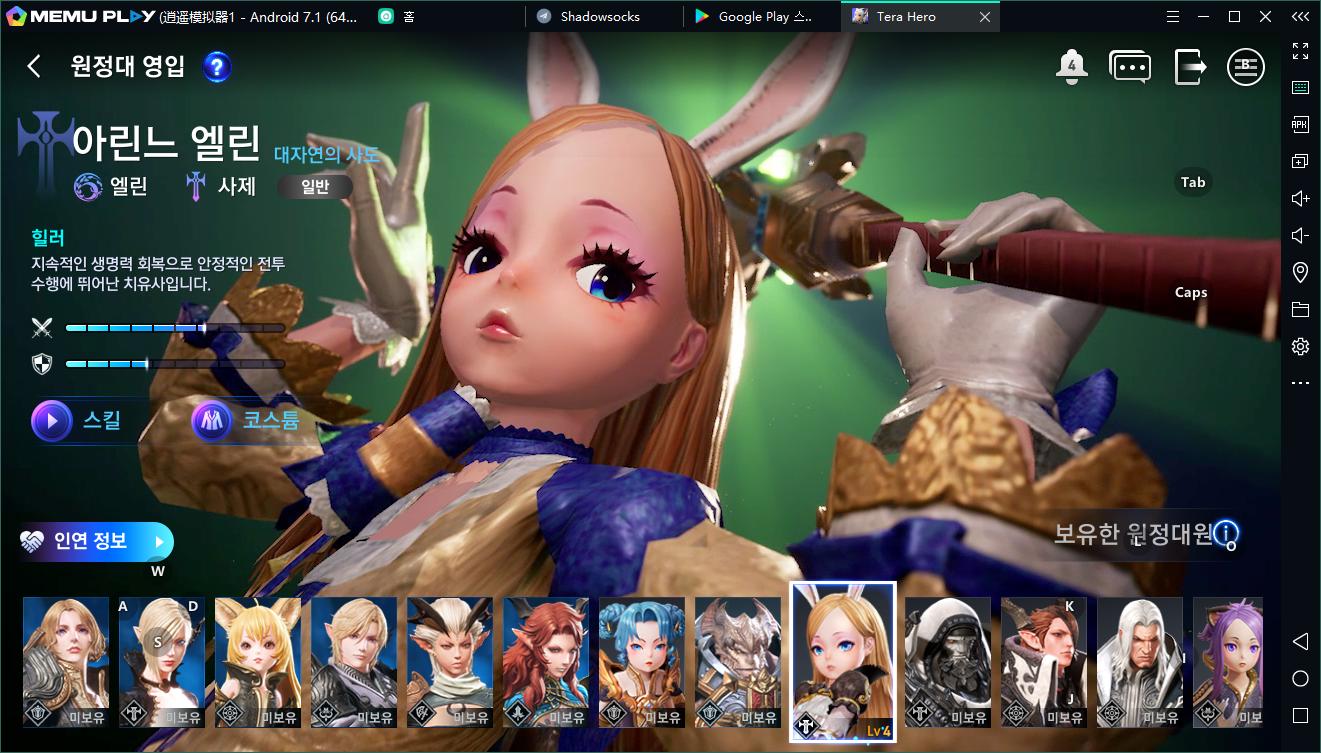Expand the 인연 정보 panel
The image size is (1321, 753).
click(96, 541)
